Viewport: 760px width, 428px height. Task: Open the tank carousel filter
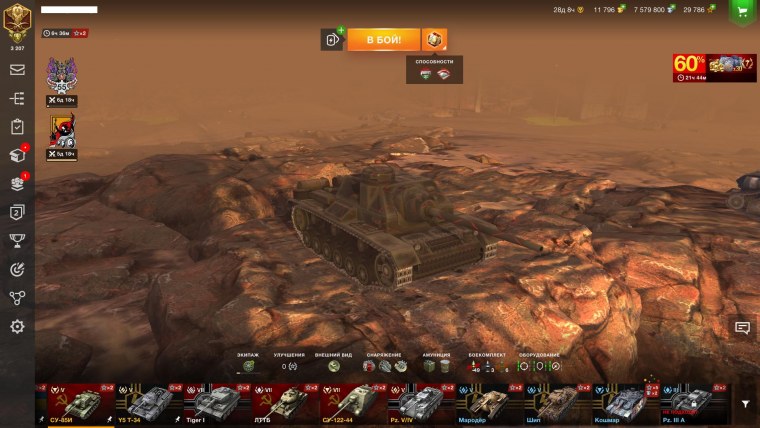coord(744,404)
